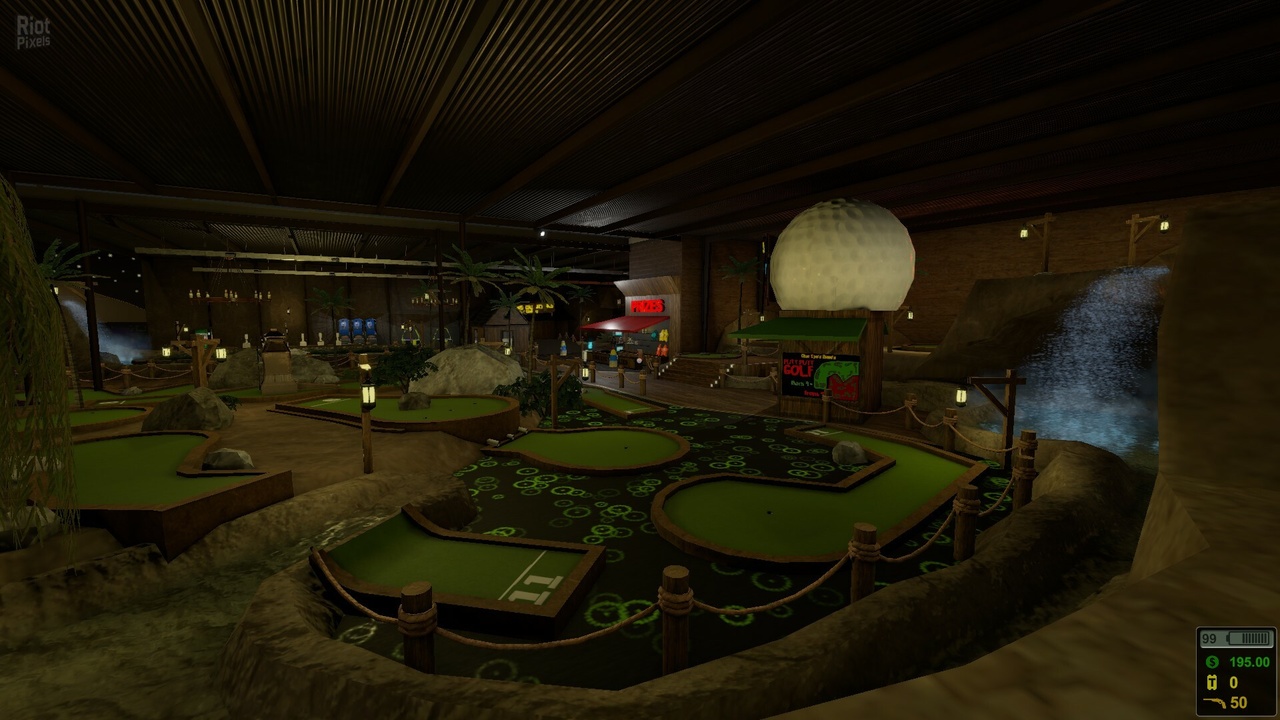Click the green dollar icon in the HUD
Screen dimensions: 1280x720
tap(1211, 662)
